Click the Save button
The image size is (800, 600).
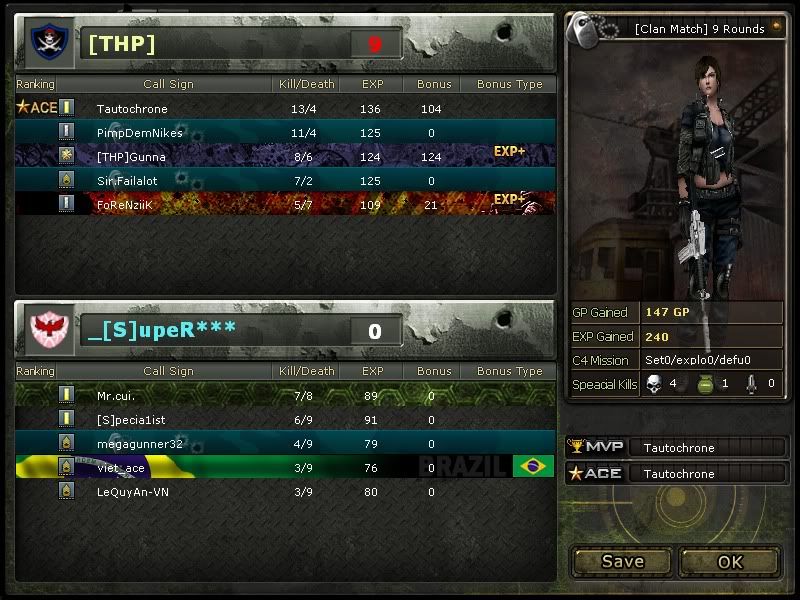coord(622,561)
